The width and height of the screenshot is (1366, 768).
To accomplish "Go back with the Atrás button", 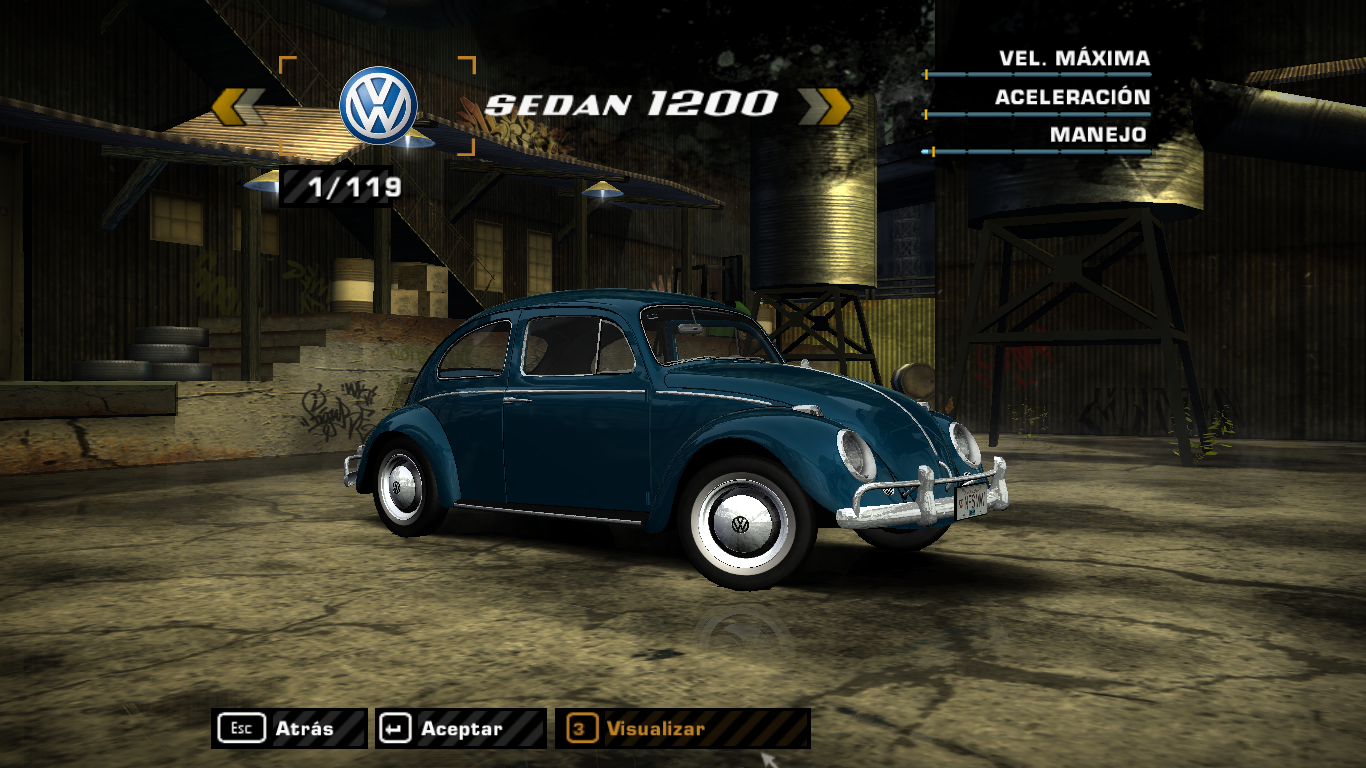I will click(x=289, y=729).
